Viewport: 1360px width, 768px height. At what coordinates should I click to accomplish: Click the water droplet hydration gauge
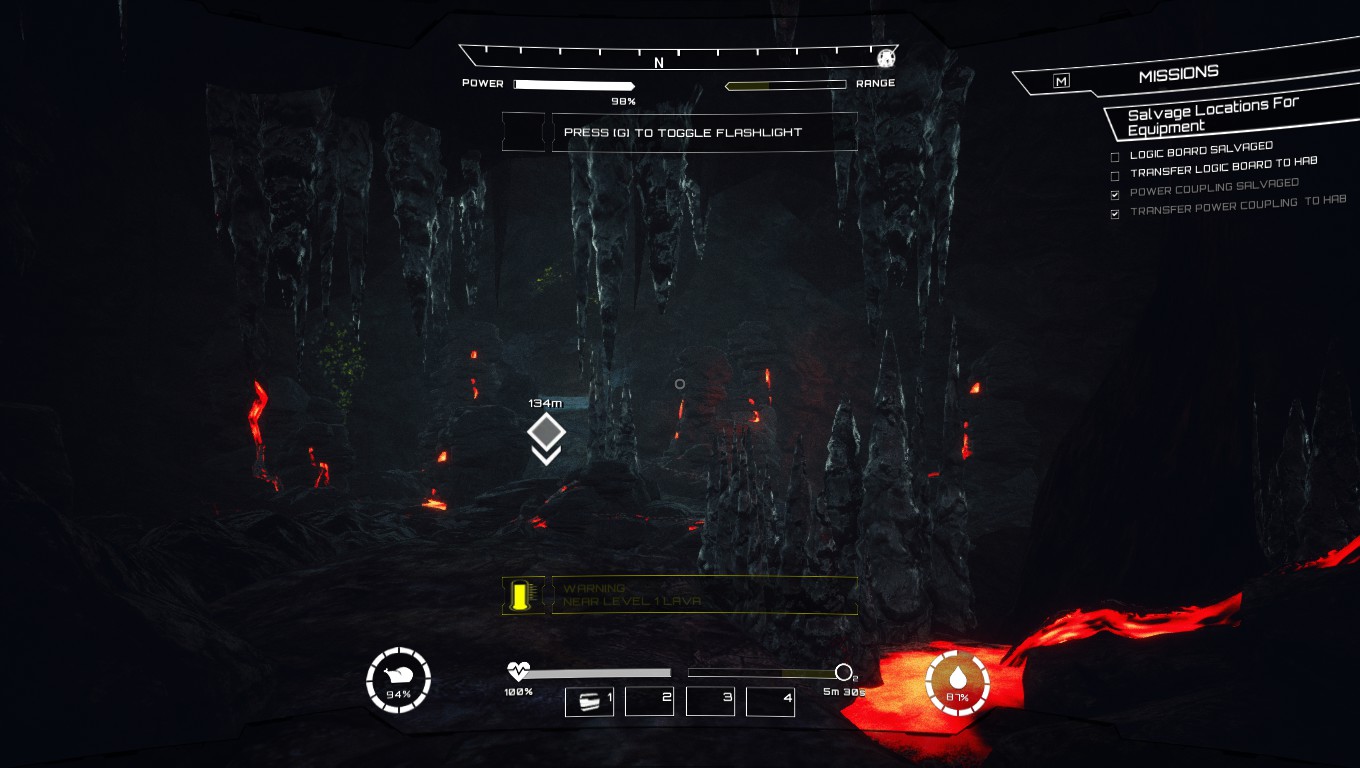click(x=957, y=683)
